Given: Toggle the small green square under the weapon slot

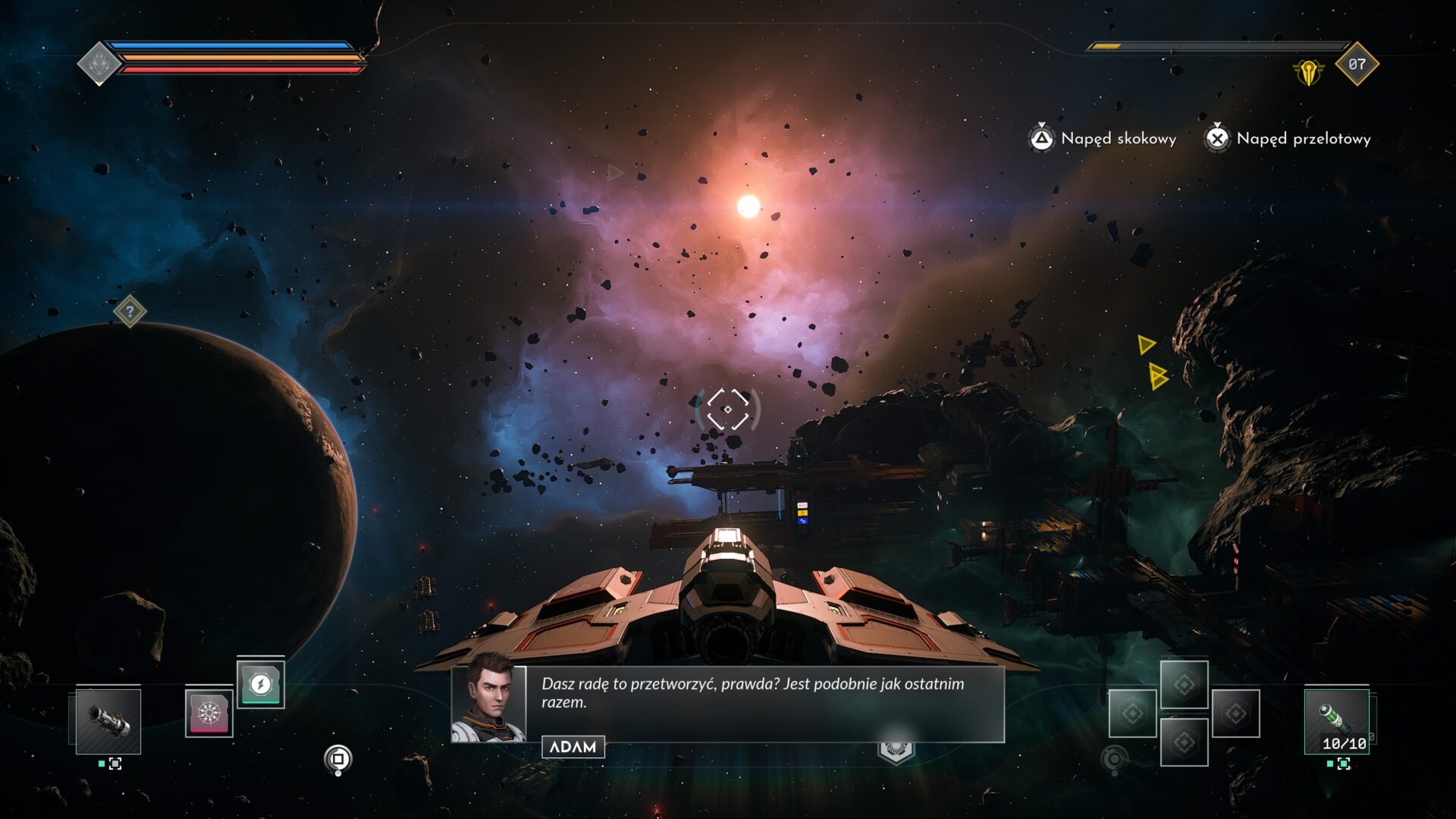Looking at the screenshot, I should point(102,765).
